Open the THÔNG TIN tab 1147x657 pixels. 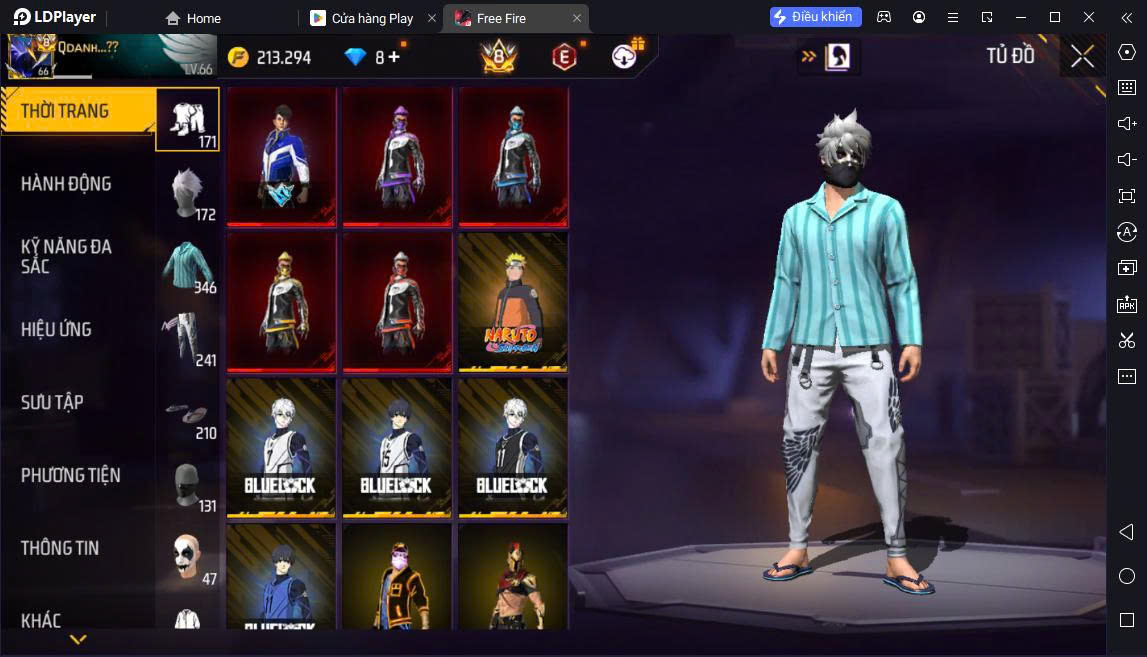60,548
